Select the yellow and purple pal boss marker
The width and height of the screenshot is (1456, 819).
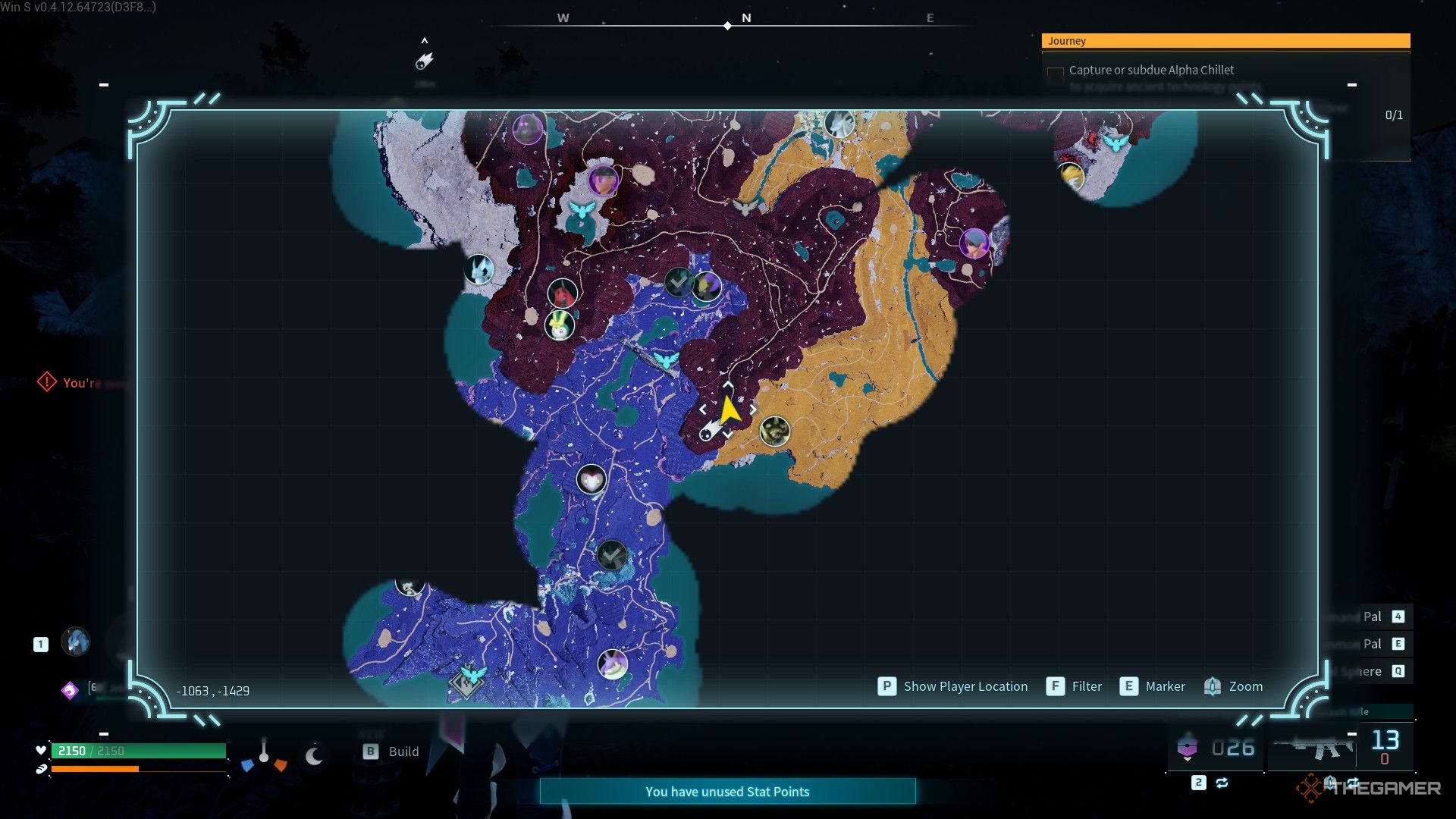coord(707,286)
